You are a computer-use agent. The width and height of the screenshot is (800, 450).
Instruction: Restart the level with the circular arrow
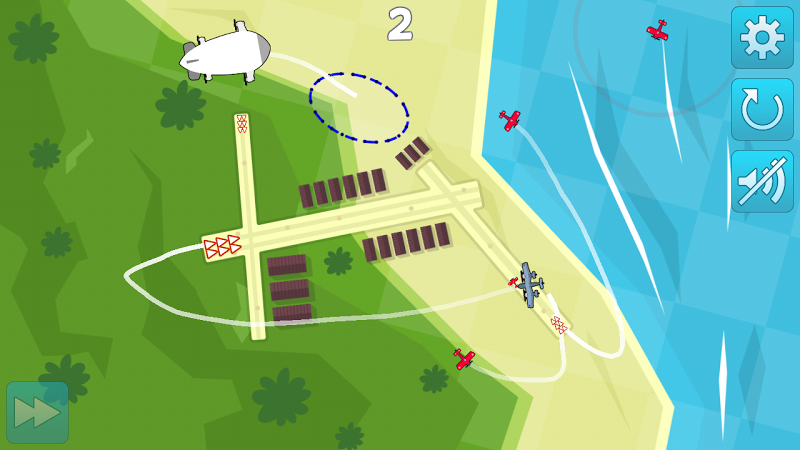coord(762,109)
